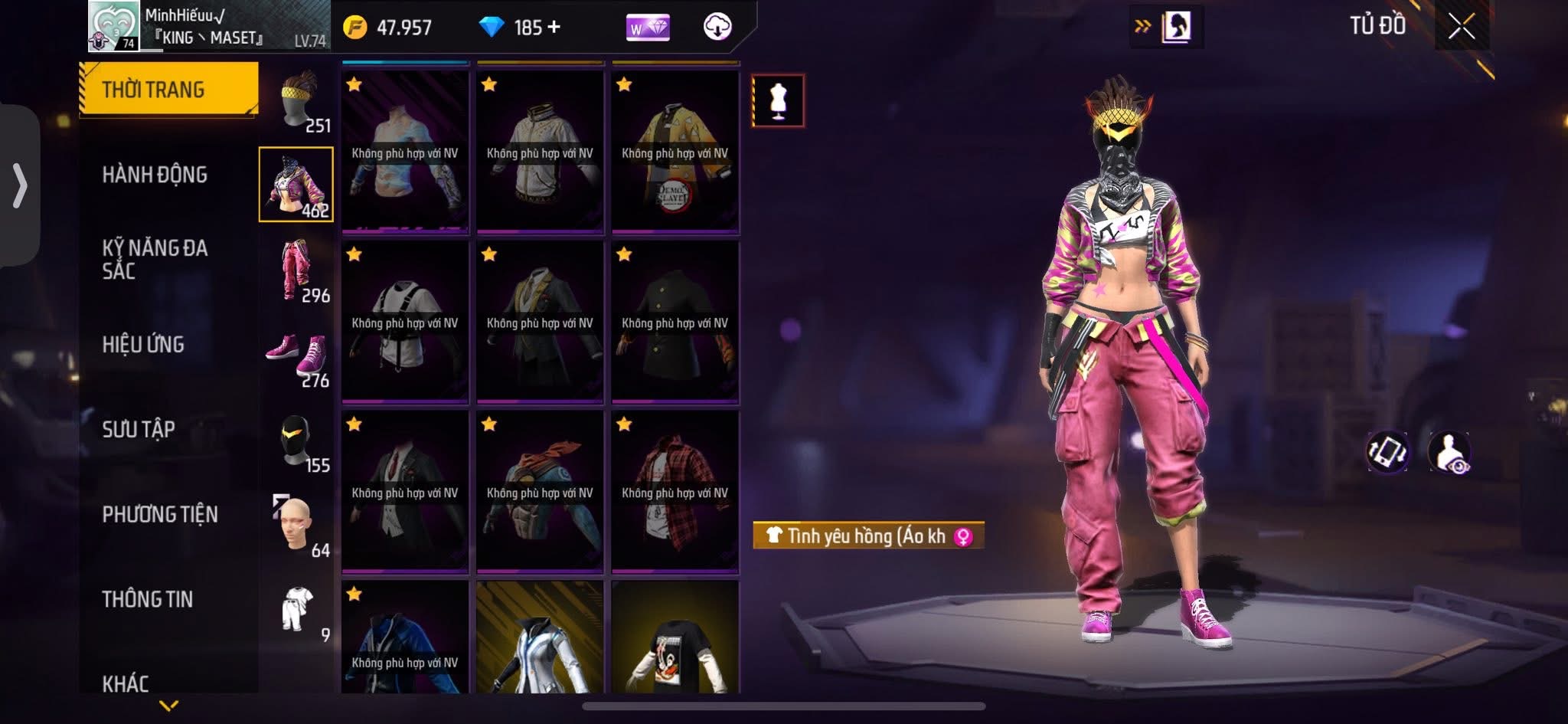Close the wardrobe with the X button
The height and width of the screenshot is (724, 1568).
tap(1461, 27)
